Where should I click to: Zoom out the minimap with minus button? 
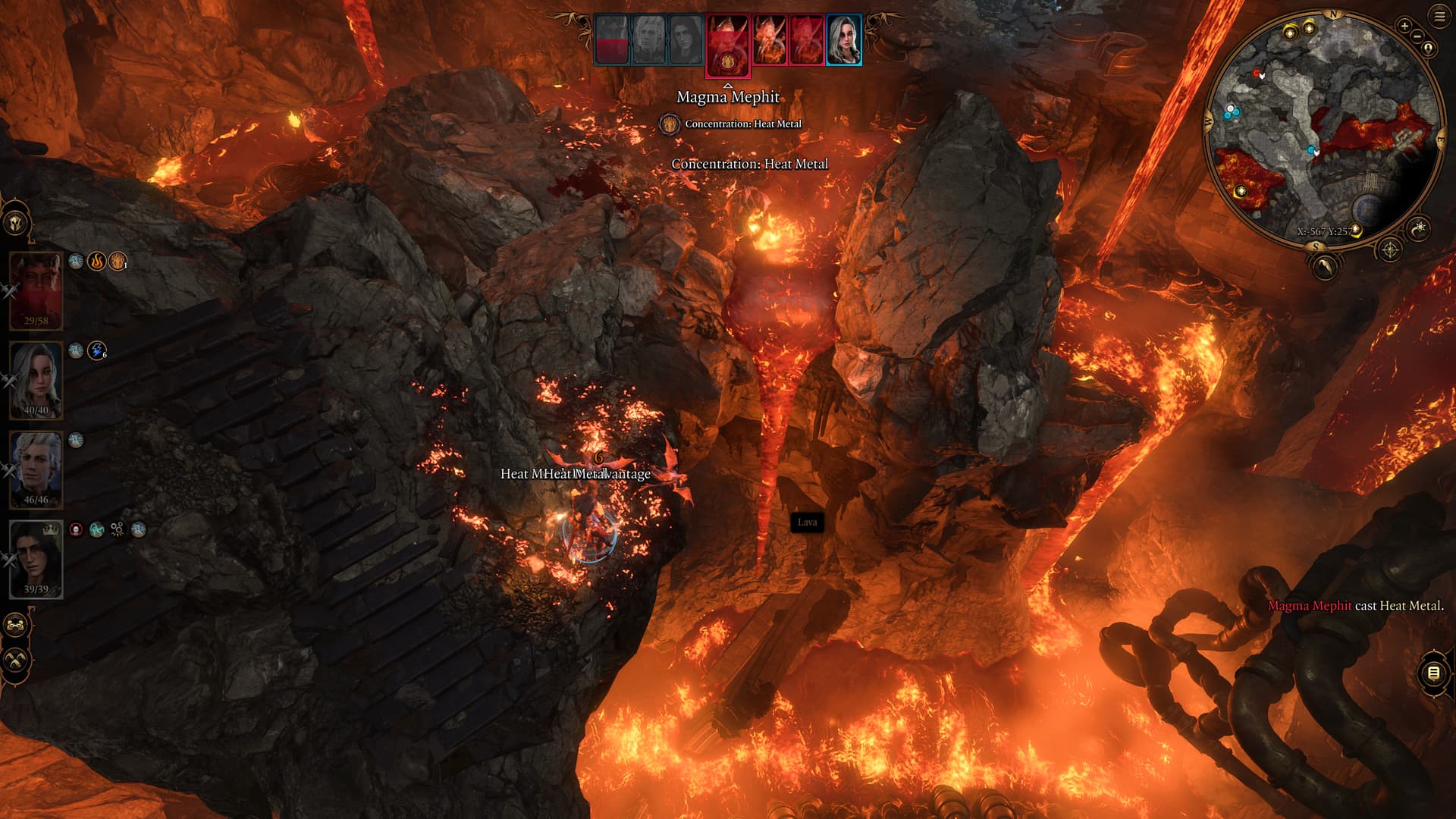point(1417,36)
